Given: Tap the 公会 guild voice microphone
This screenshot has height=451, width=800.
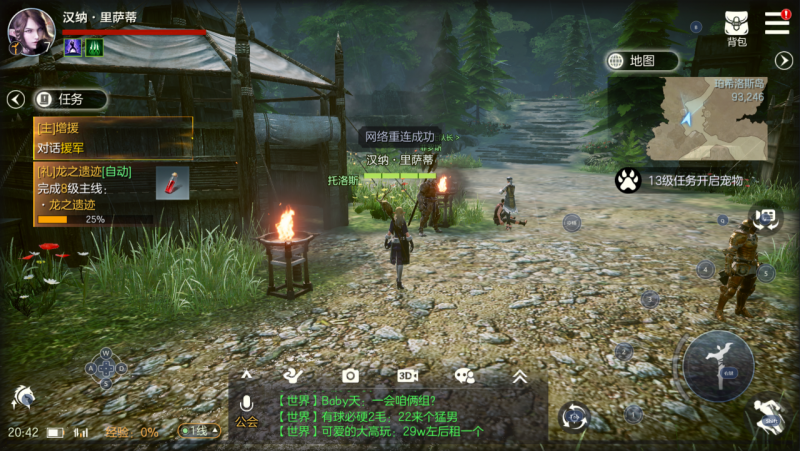Looking at the screenshot, I should click(246, 410).
